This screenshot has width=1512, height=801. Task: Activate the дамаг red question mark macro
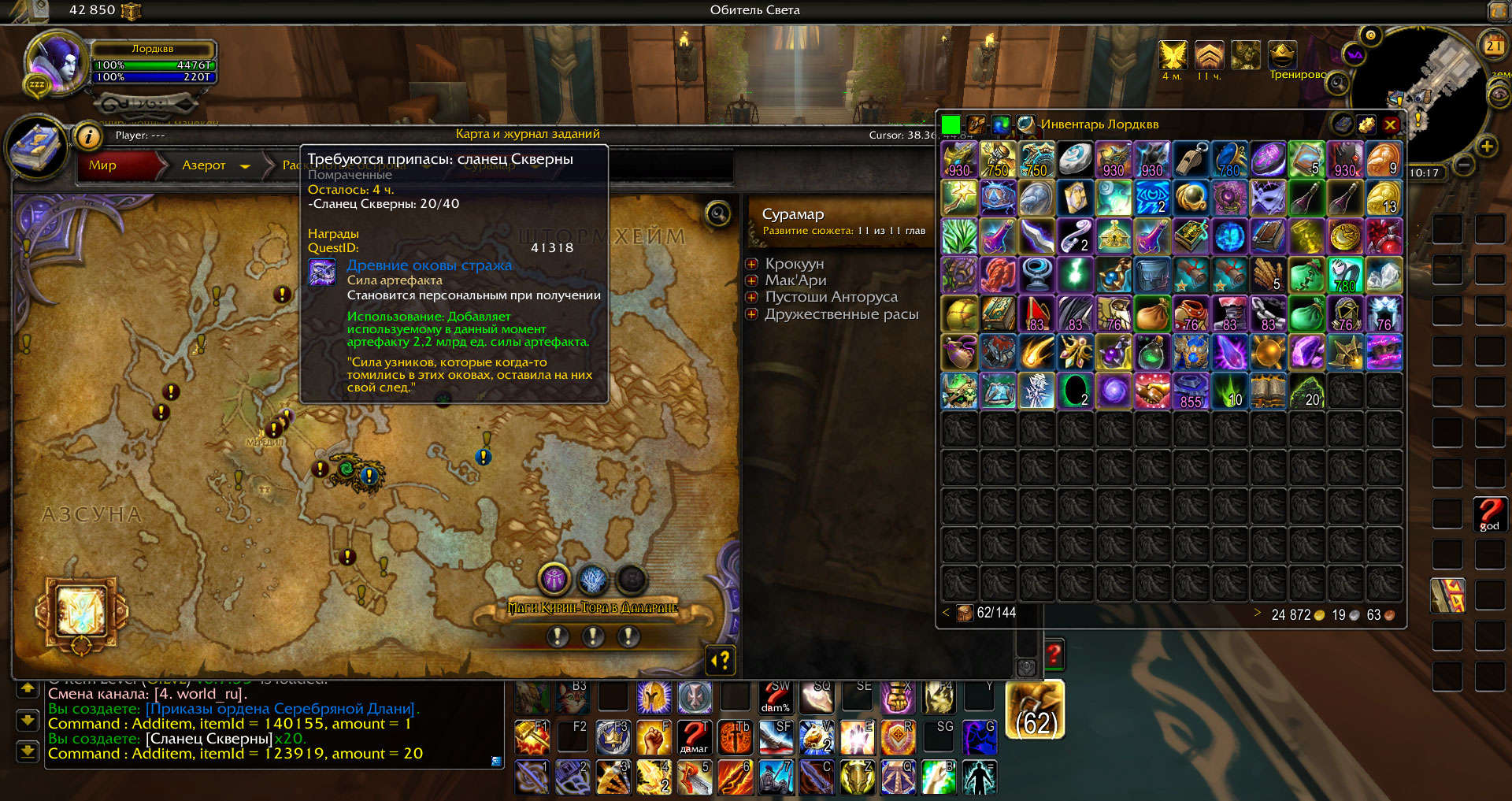point(694,736)
